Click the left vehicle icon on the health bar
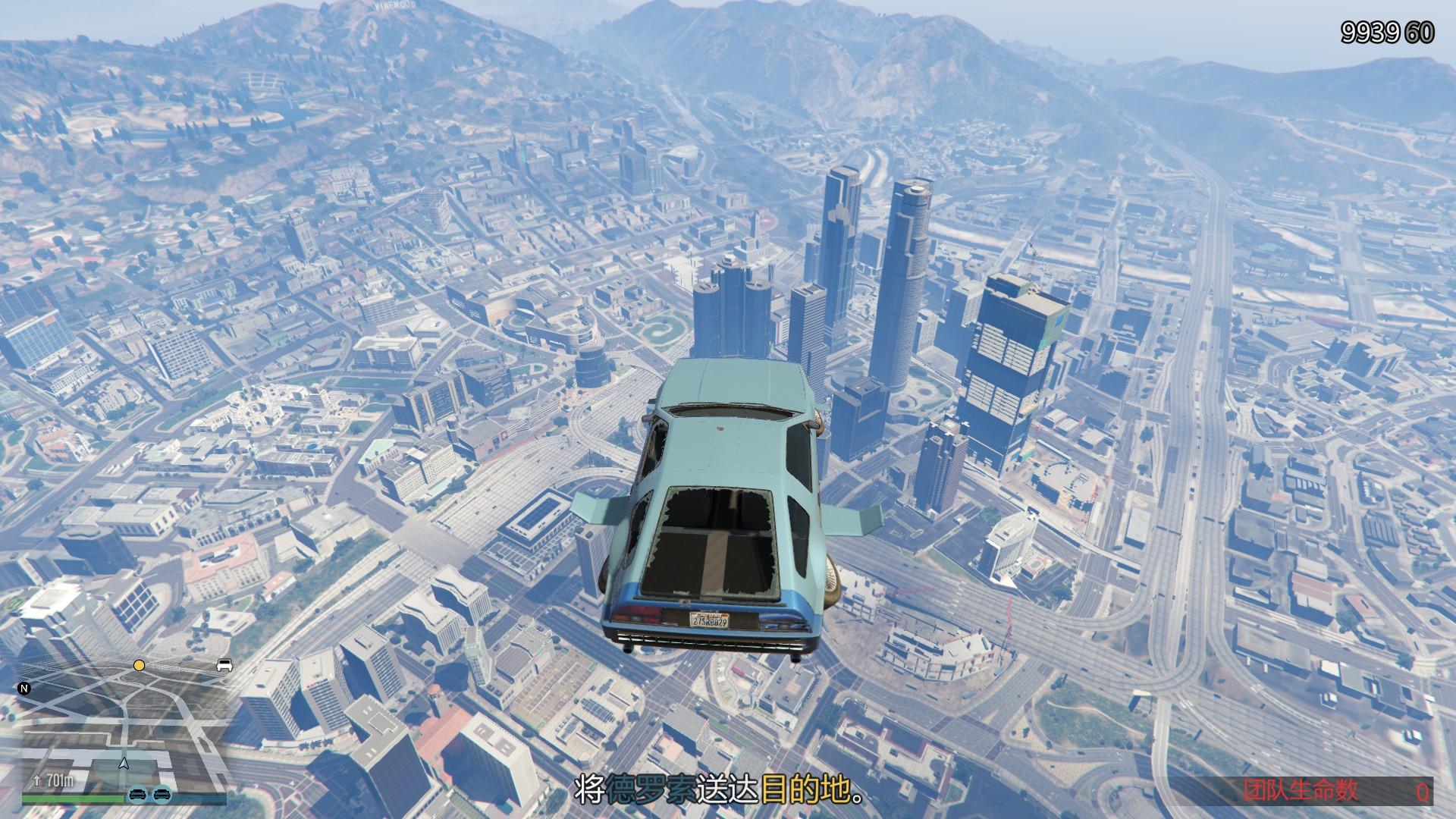Image resolution: width=1456 pixels, height=819 pixels. pyautogui.click(x=138, y=794)
